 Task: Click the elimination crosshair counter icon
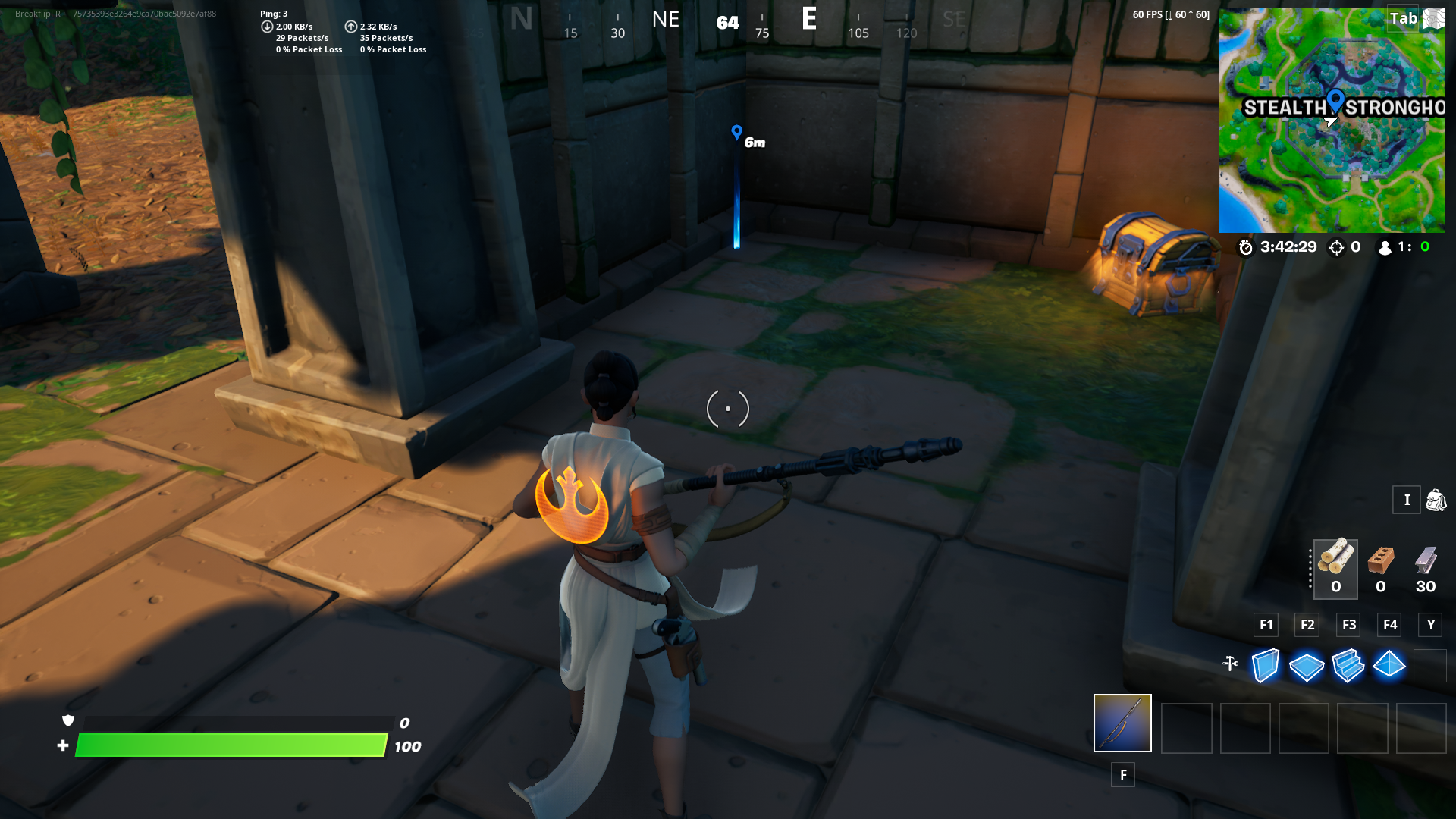[x=1335, y=246]
